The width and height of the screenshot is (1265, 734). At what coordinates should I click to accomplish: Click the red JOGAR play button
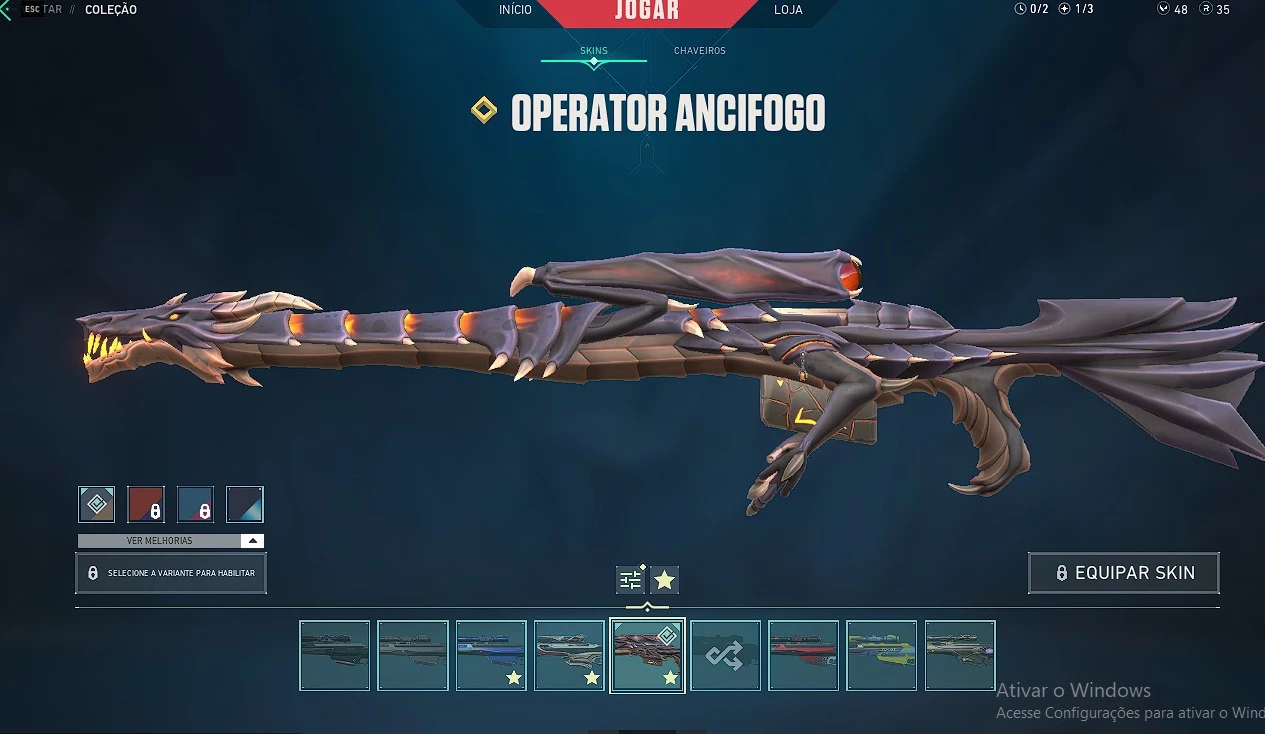pyautogui.click(x=646, y=11)
